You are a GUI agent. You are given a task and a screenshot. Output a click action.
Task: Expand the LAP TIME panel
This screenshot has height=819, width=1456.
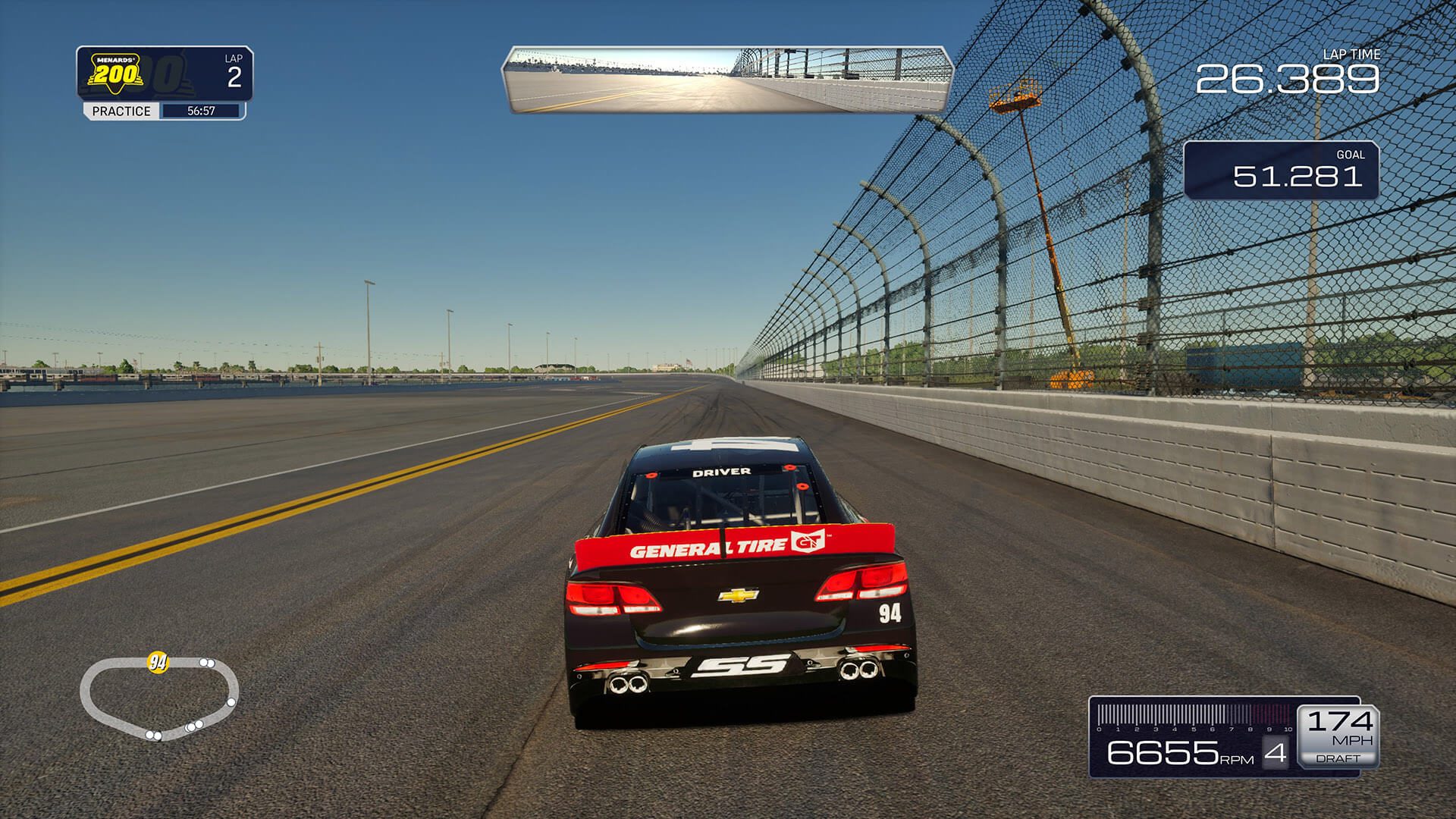[x=1319, y=72]
